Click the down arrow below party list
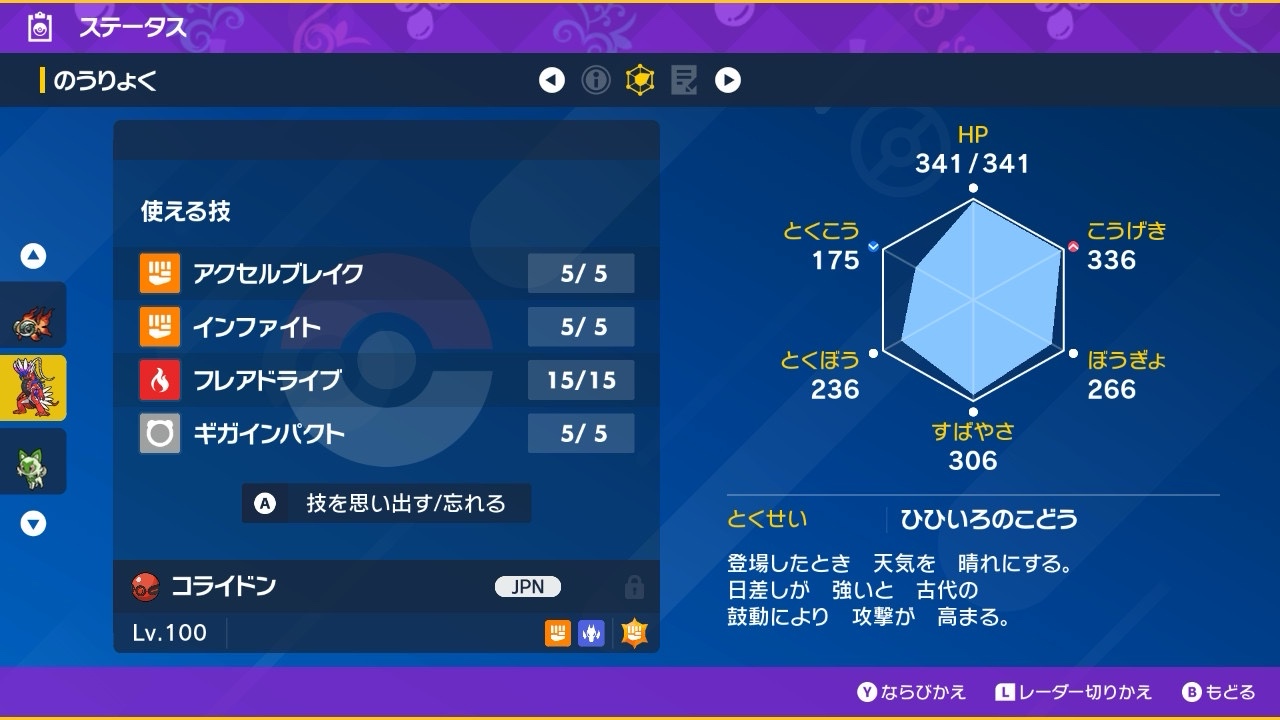The image size is (1280, 720). coord(34,523)
